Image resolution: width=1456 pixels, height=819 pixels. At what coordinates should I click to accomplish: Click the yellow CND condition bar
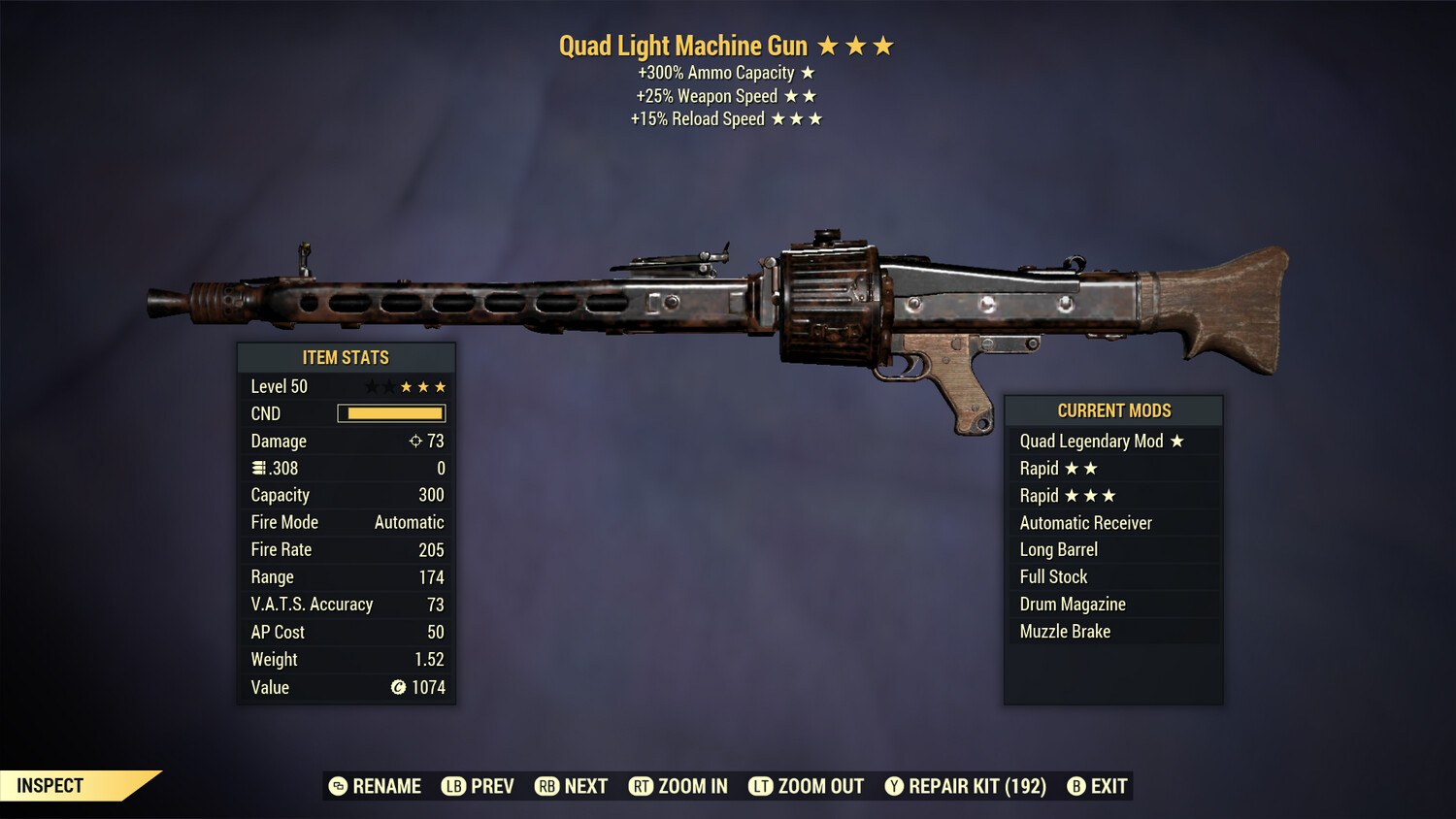point(391,413)
